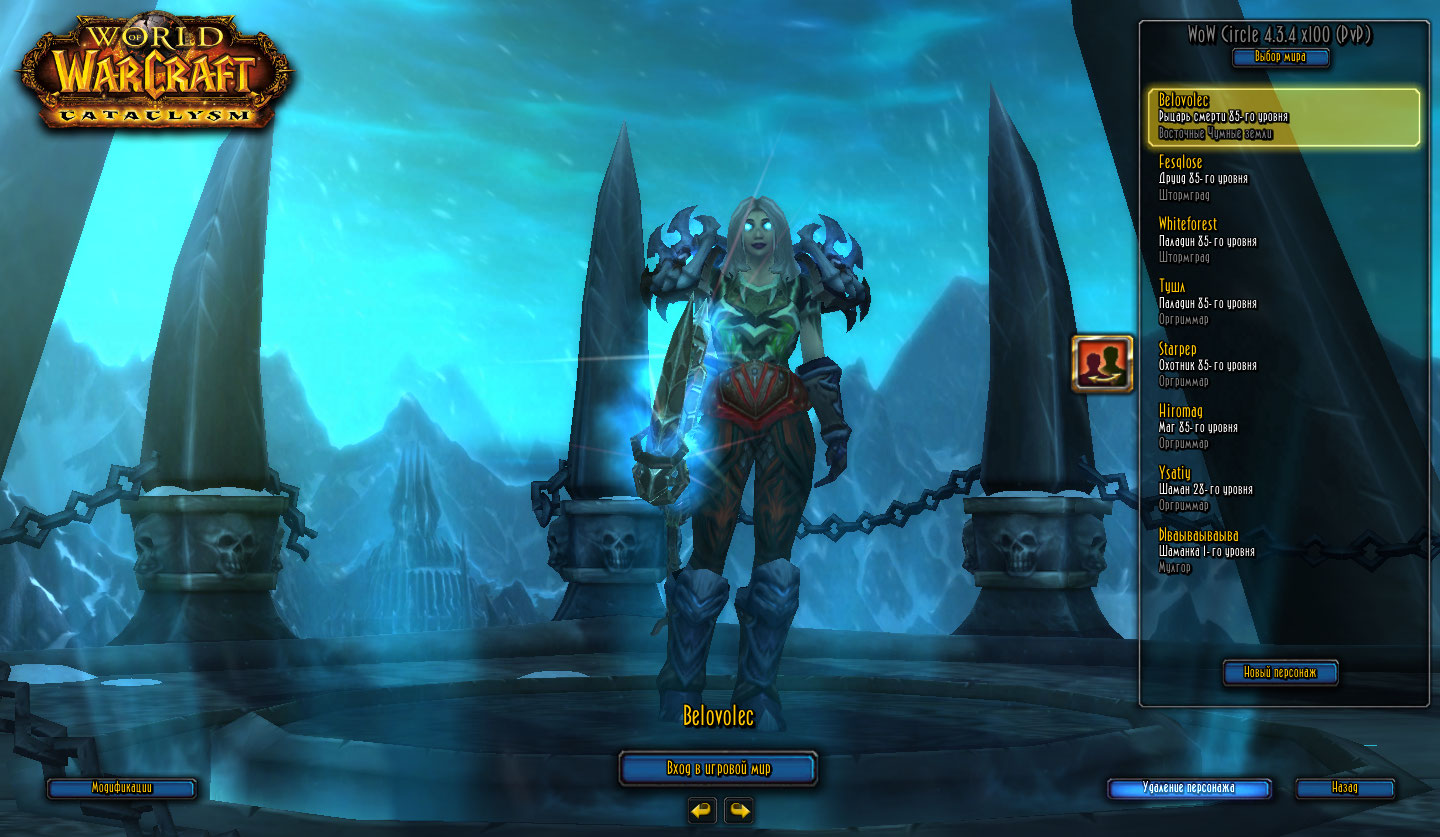Rotate character with the right arrow
1440x837 pixels.
pos(739,810)
